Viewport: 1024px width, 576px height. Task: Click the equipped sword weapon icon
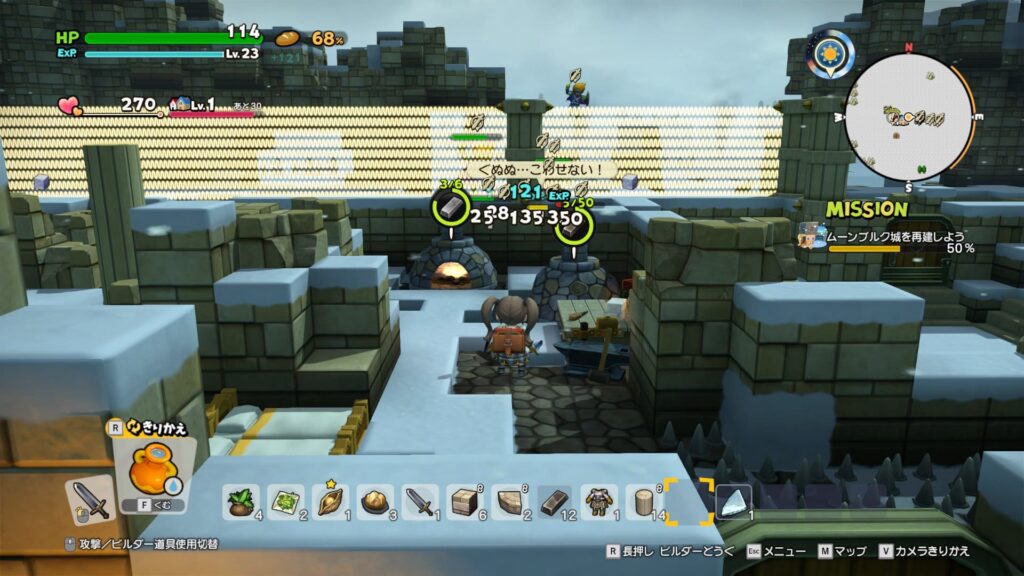pos(89,500)
